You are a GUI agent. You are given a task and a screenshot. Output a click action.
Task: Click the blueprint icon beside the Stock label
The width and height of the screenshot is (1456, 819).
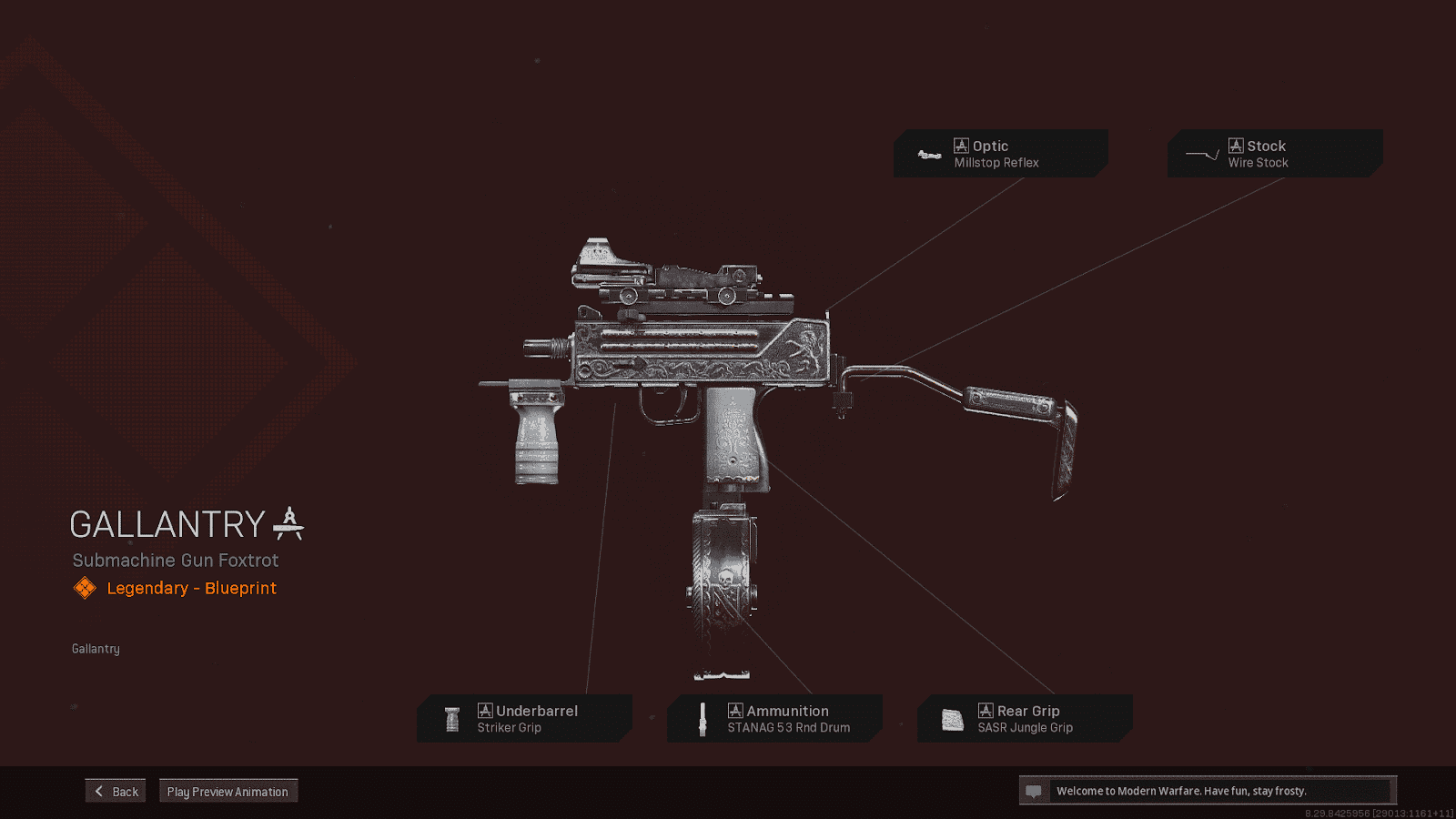pos(1237,145)
